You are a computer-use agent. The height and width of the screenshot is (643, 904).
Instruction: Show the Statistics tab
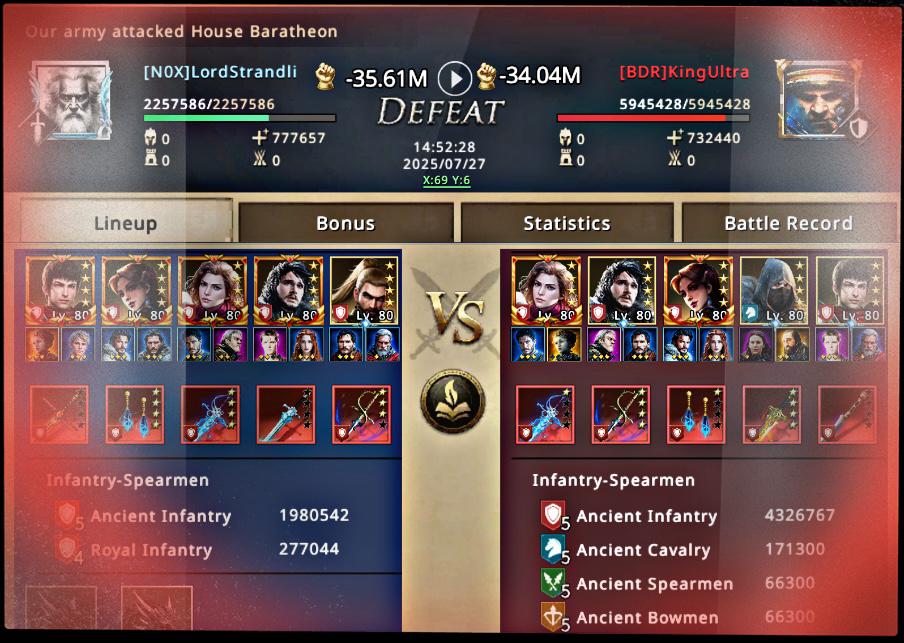click(x=567, y=222)
